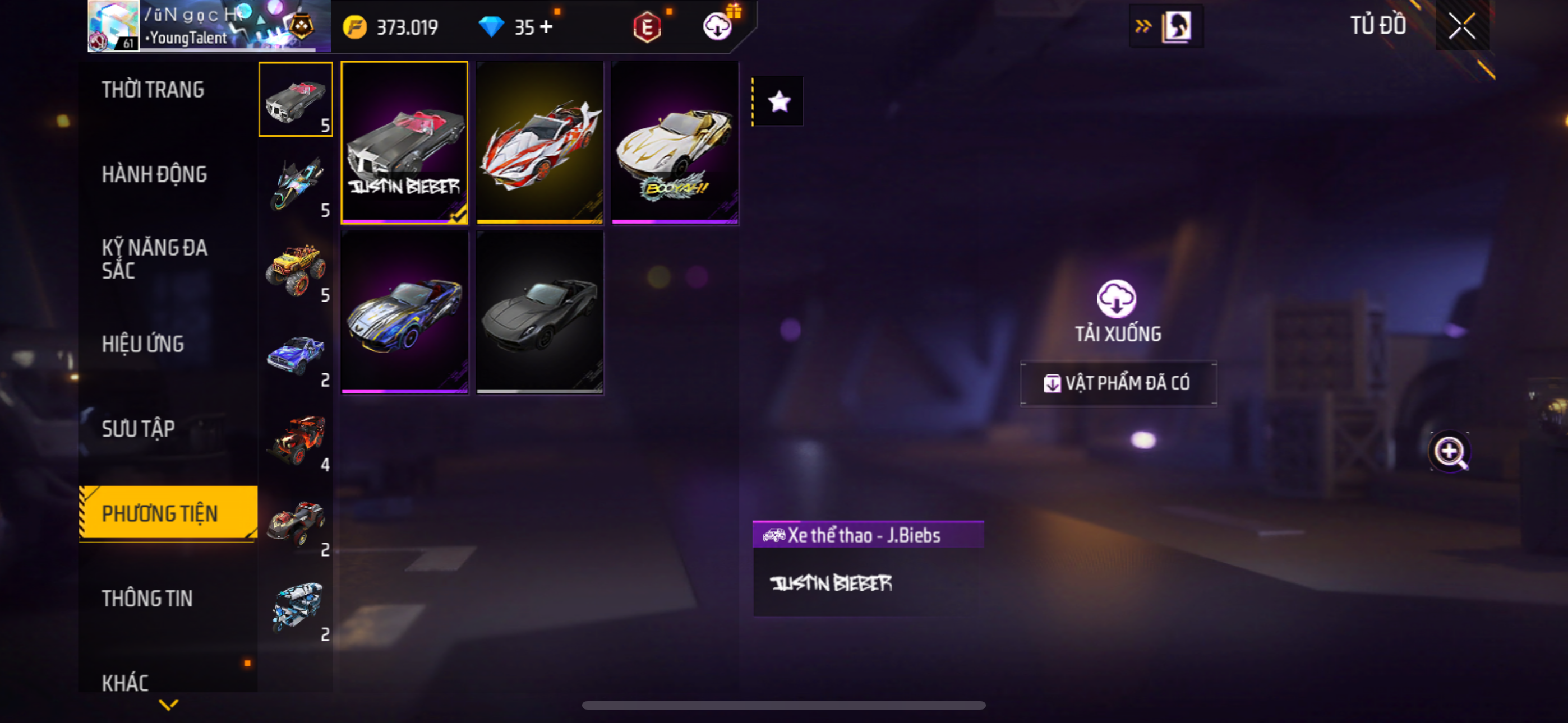Show the Thông Tin section
The width and height of the screenshot is (1568, 723).
click(147, 598)
